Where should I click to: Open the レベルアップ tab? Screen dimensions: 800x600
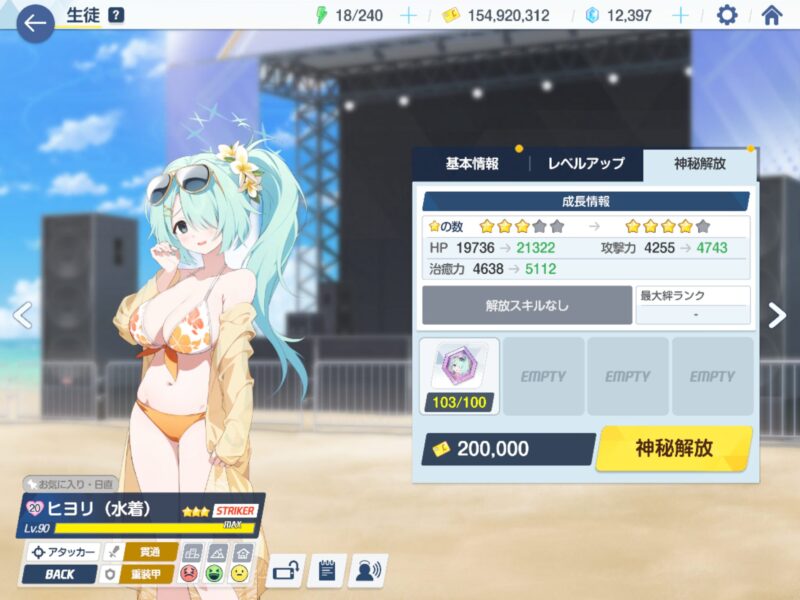(586, 164)
